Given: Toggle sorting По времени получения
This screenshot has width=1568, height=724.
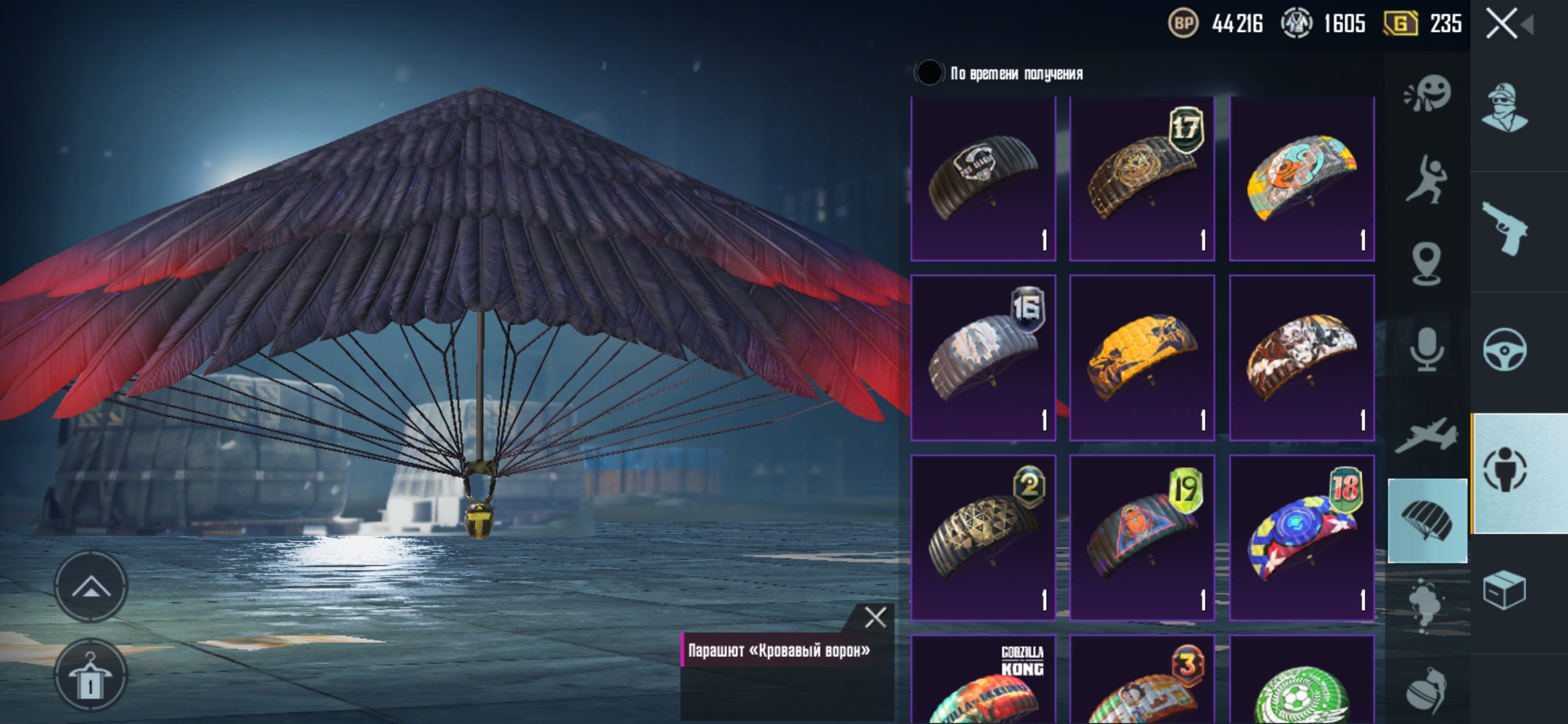Looking at the screenshot, I should coord(929,73).
